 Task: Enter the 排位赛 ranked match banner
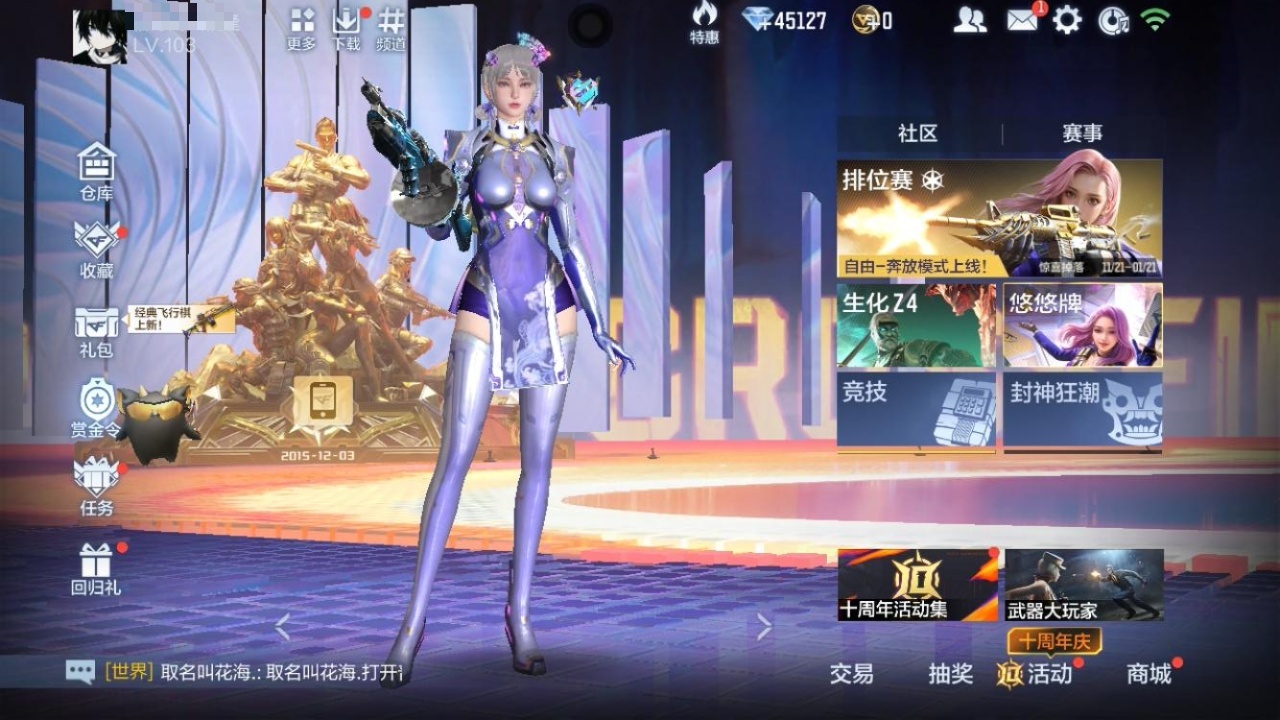pyautogui.click(x=1000, y=213)
